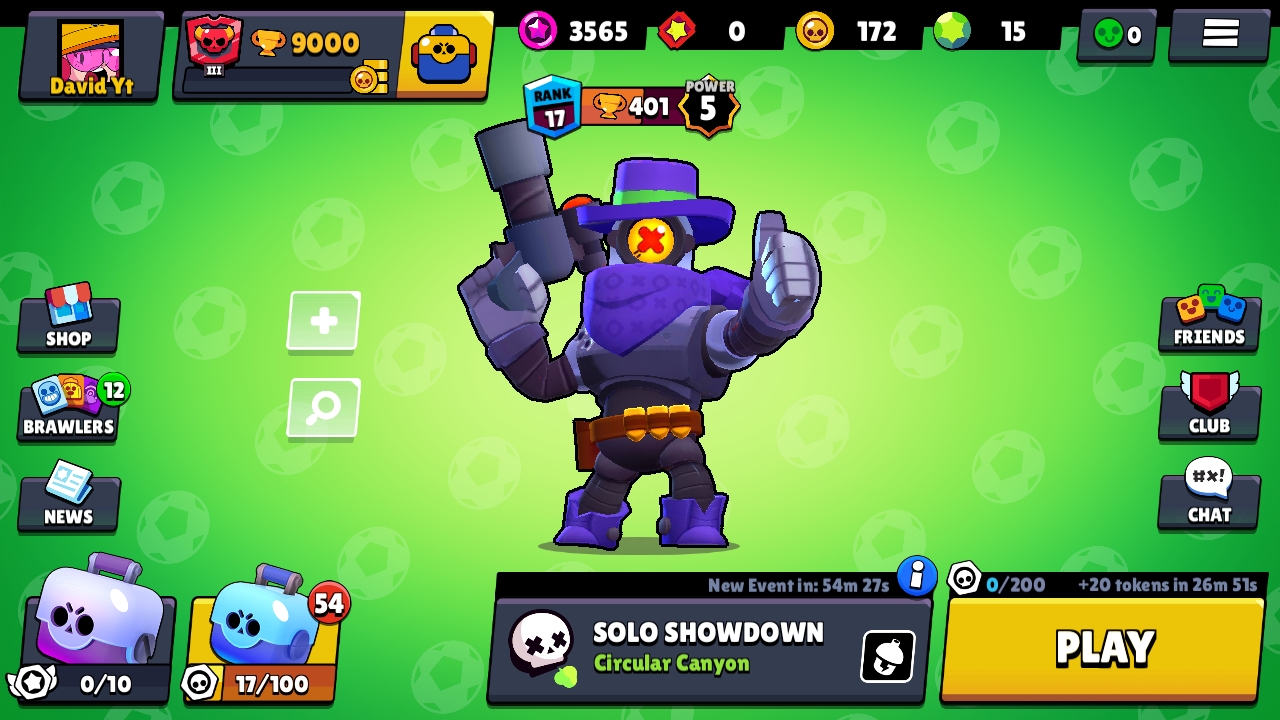Search for a team with the magnifier button
1280x720 pixels.
(324, 407)
